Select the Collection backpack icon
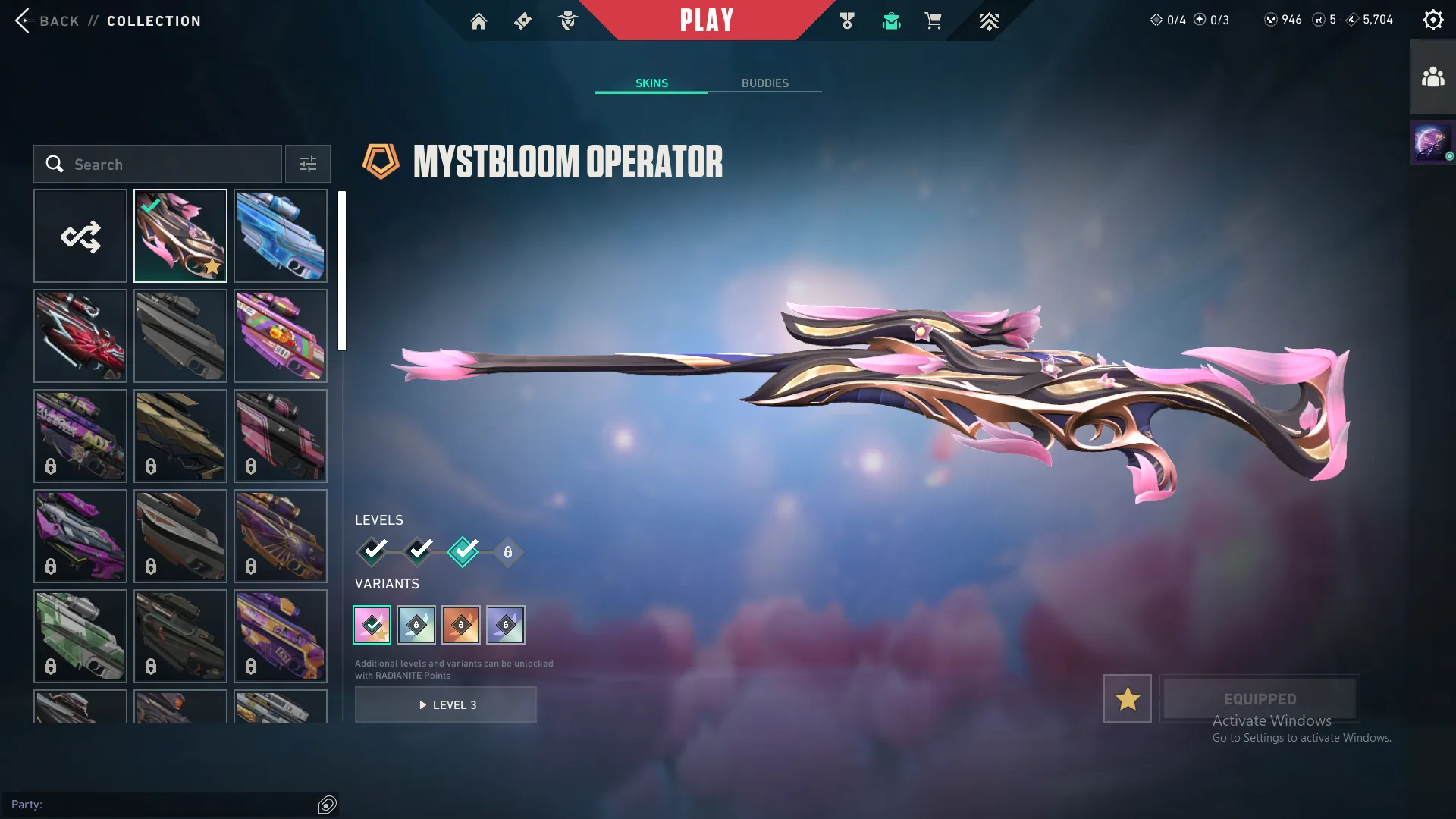 click(892, 21)
